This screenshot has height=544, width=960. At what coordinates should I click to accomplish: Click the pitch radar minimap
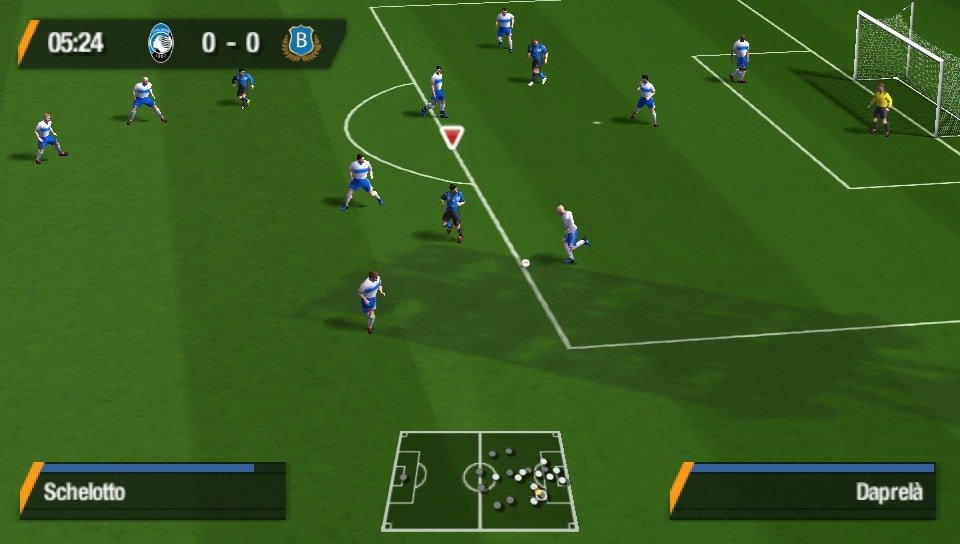pos(480,481)
